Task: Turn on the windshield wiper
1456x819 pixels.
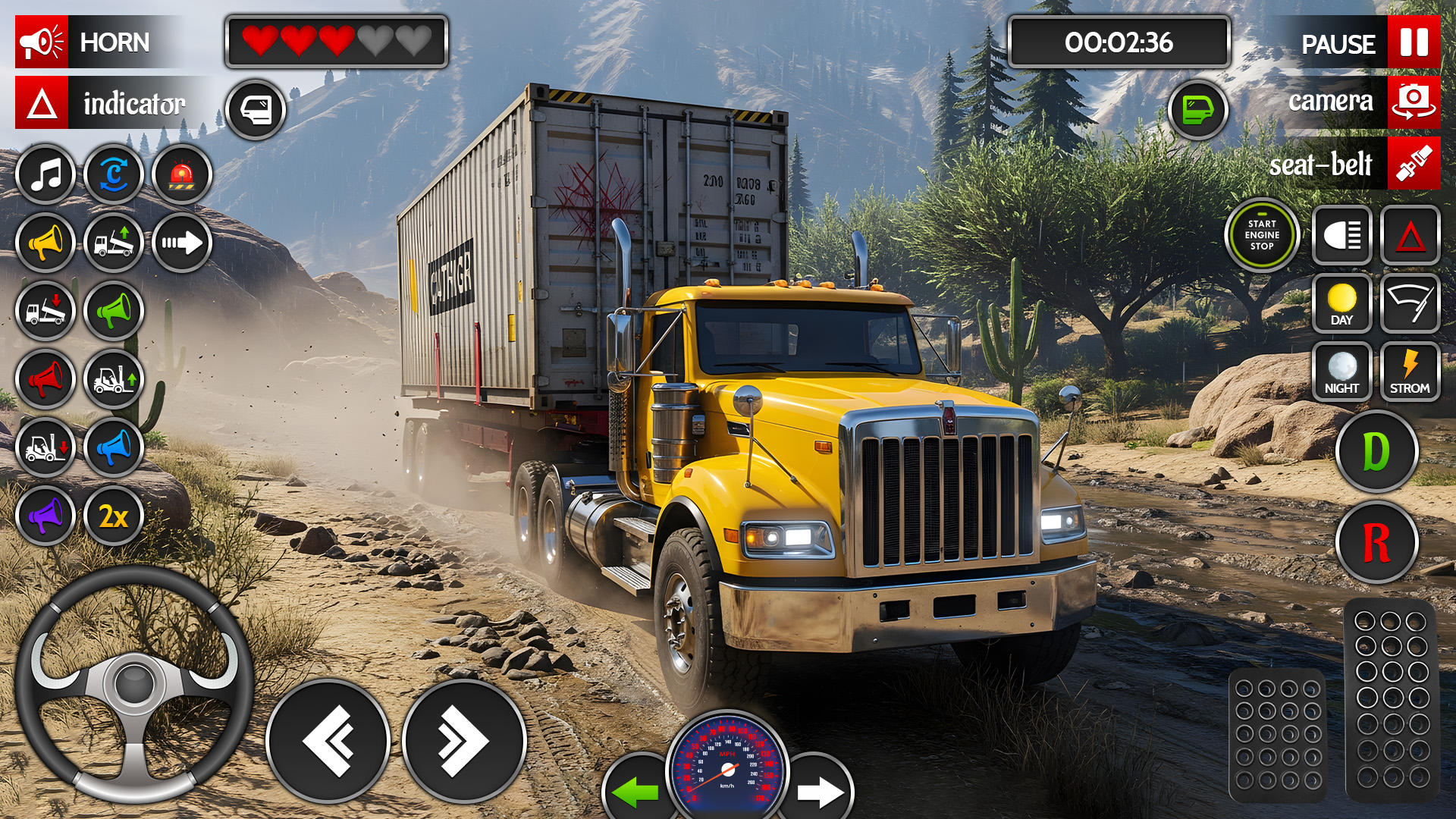Action: [x=1409, y=304]
